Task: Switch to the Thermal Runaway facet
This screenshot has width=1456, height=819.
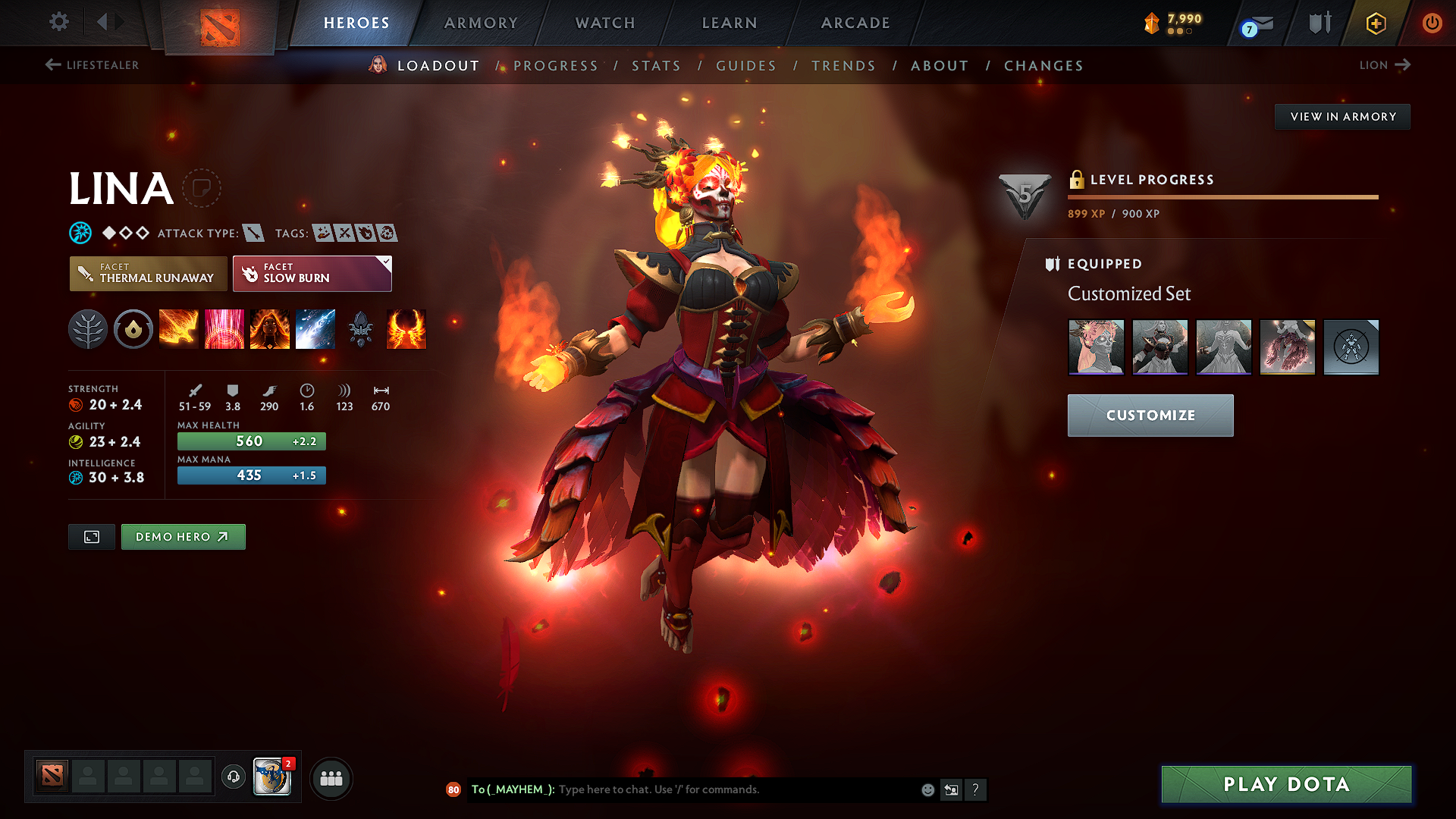Action: click(x=147, y=274)
